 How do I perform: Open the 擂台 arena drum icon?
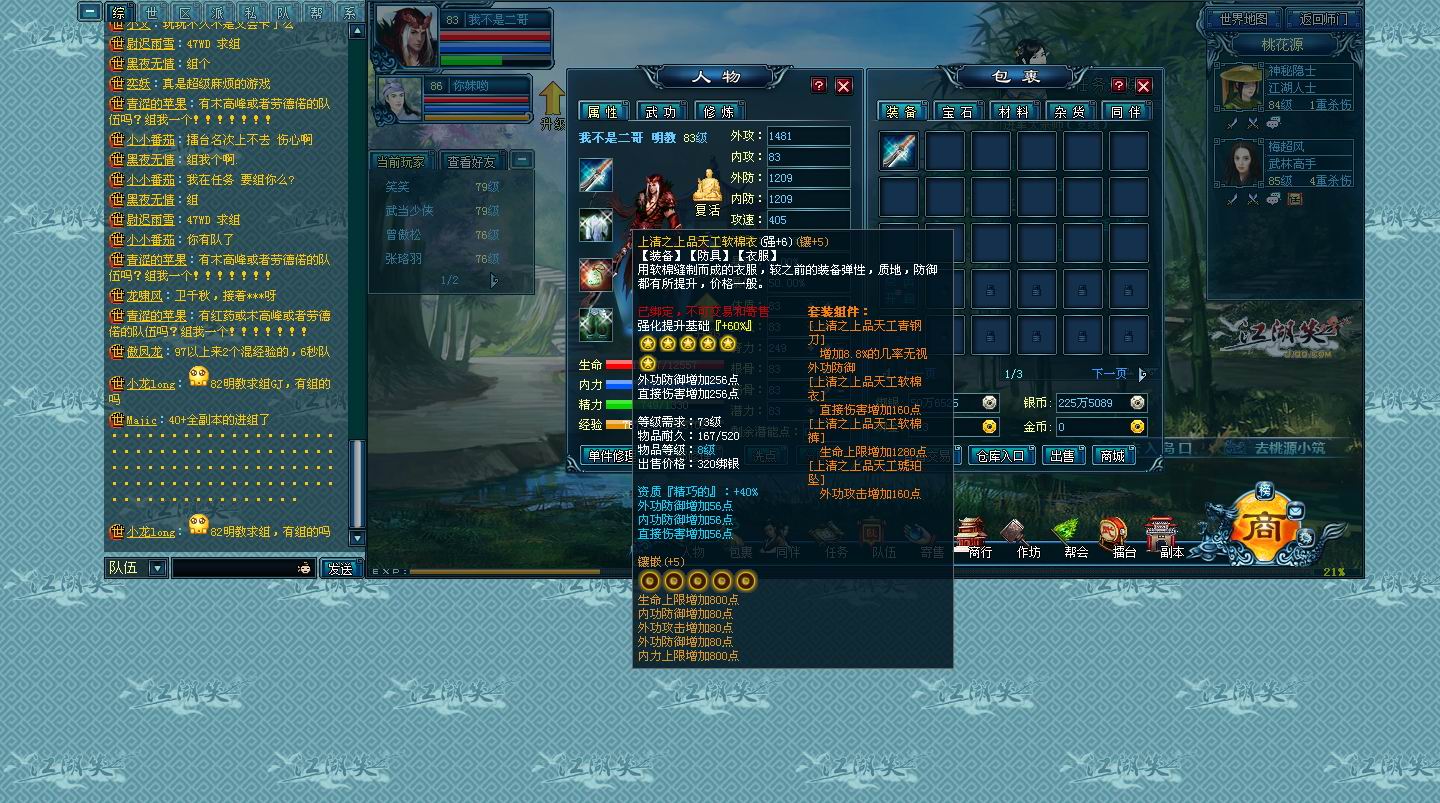(x=1124, y=538)
